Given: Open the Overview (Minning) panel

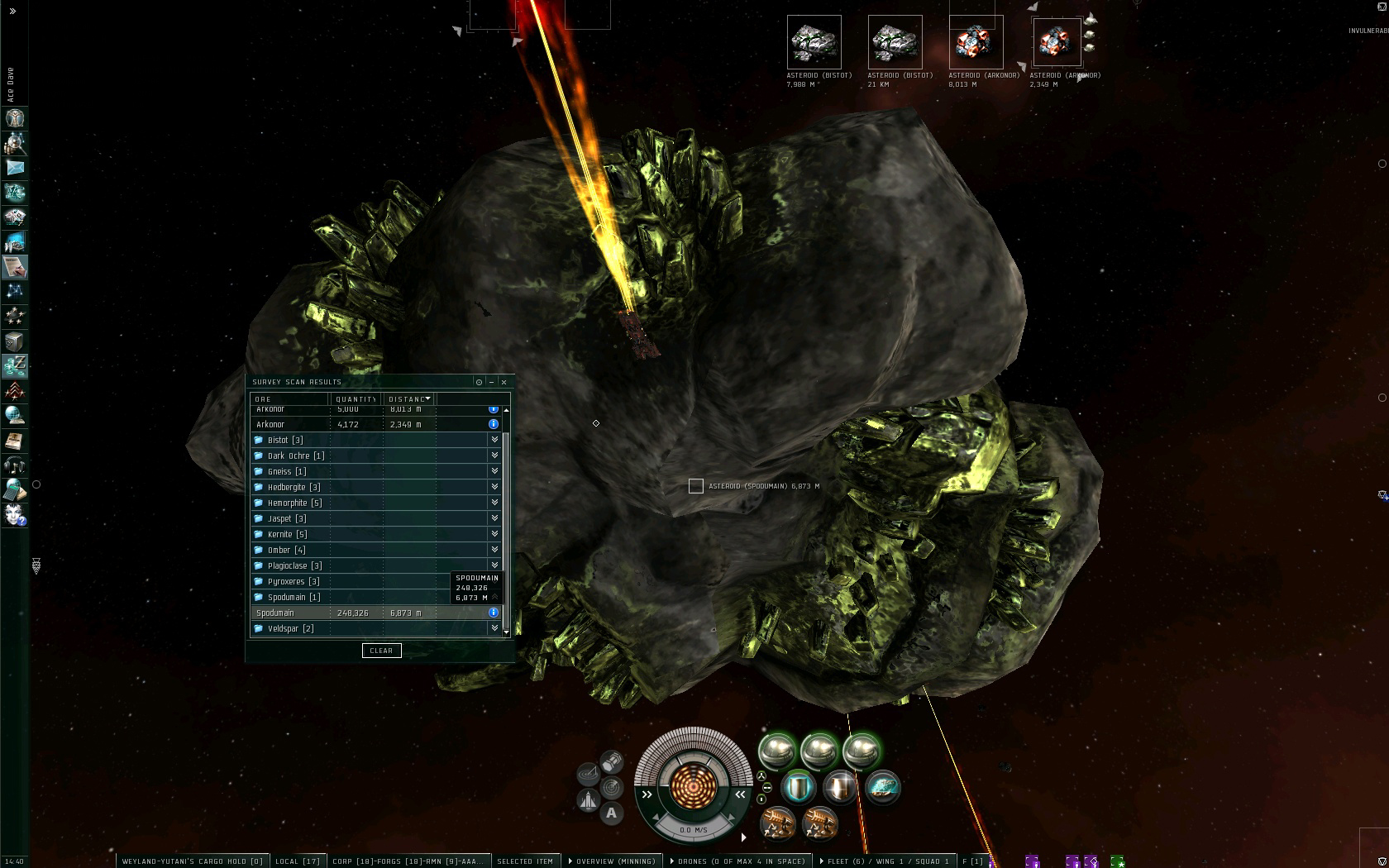Looking at the screenshot, I should [612, 861].
